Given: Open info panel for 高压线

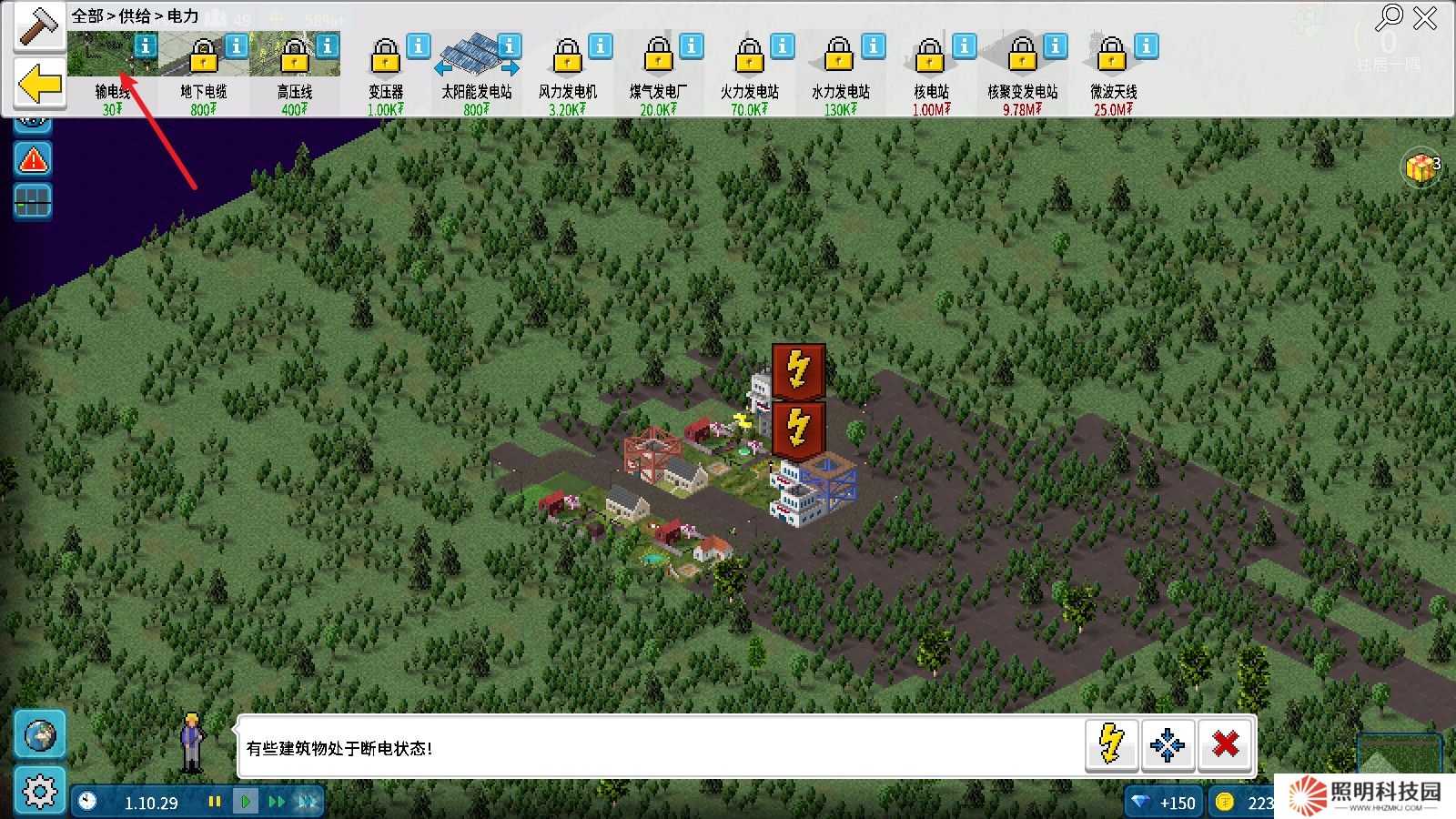Looking at the screenshot, I should pos(326,44).
